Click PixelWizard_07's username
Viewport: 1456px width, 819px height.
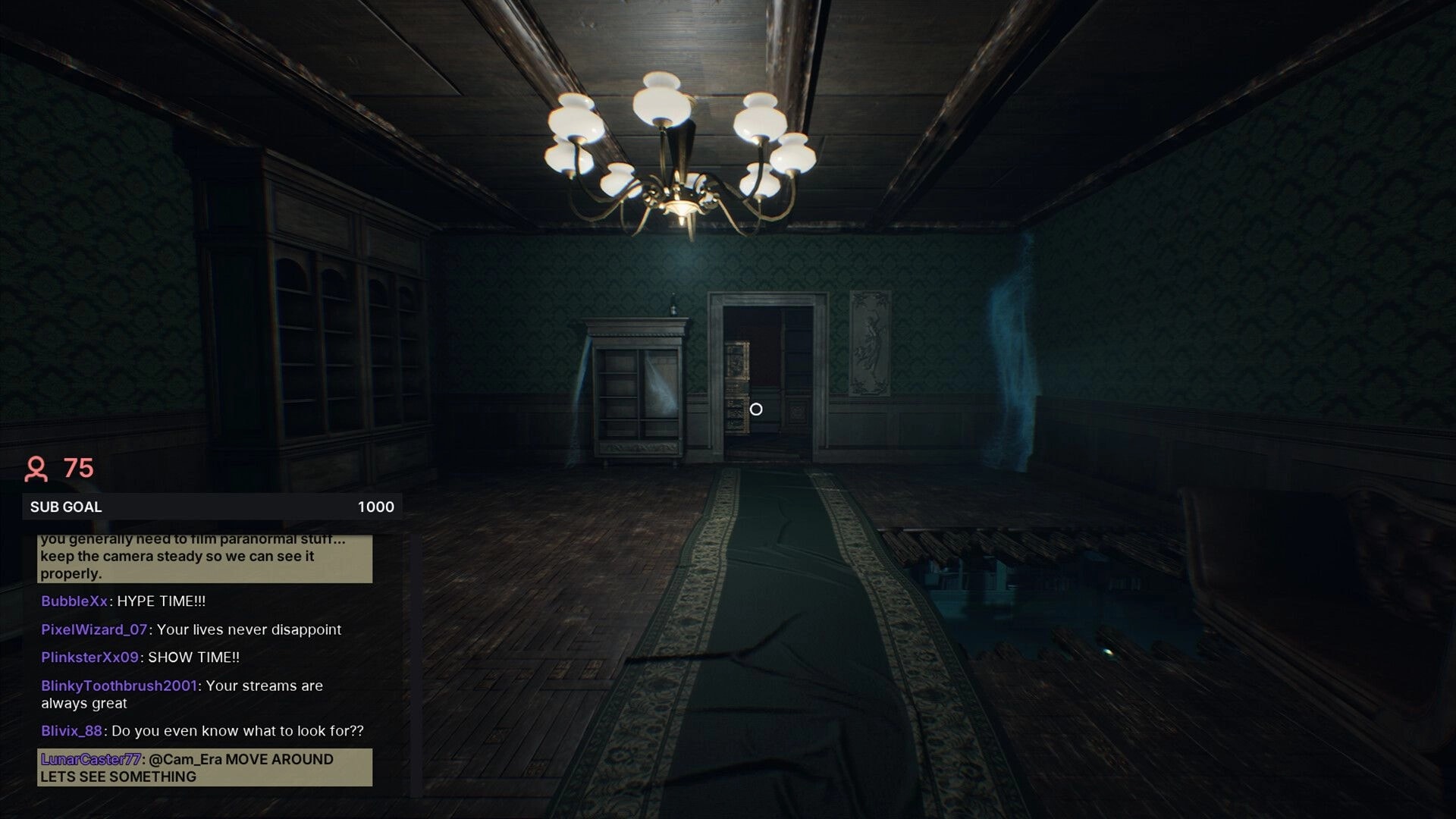point(91,629)
